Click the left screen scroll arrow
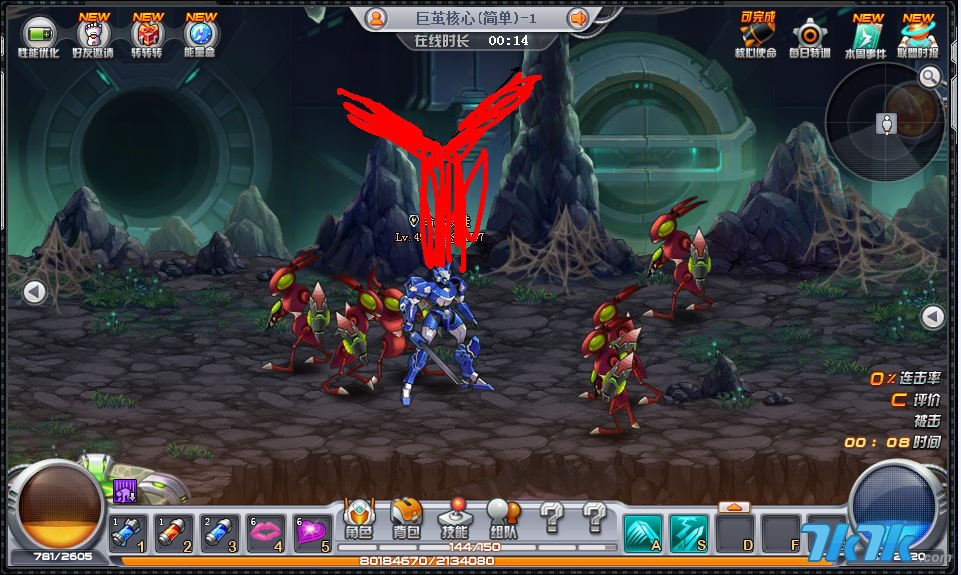Screen dimensions: 961x575 (35, 292)
